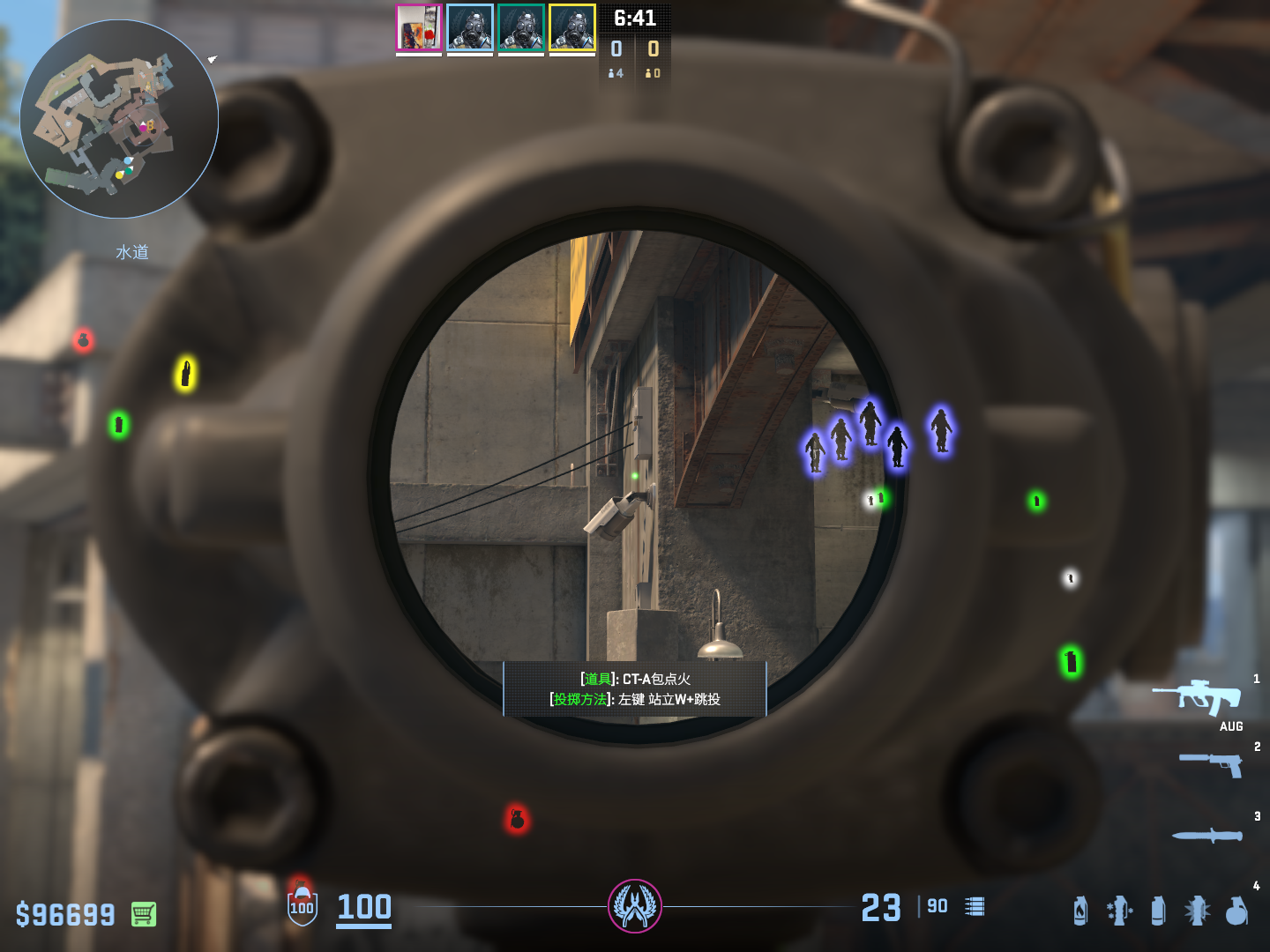Select the incendiary grenade with flame icon
Image resolution: width=1270 pixels, height=952 pixels.
1080,911
